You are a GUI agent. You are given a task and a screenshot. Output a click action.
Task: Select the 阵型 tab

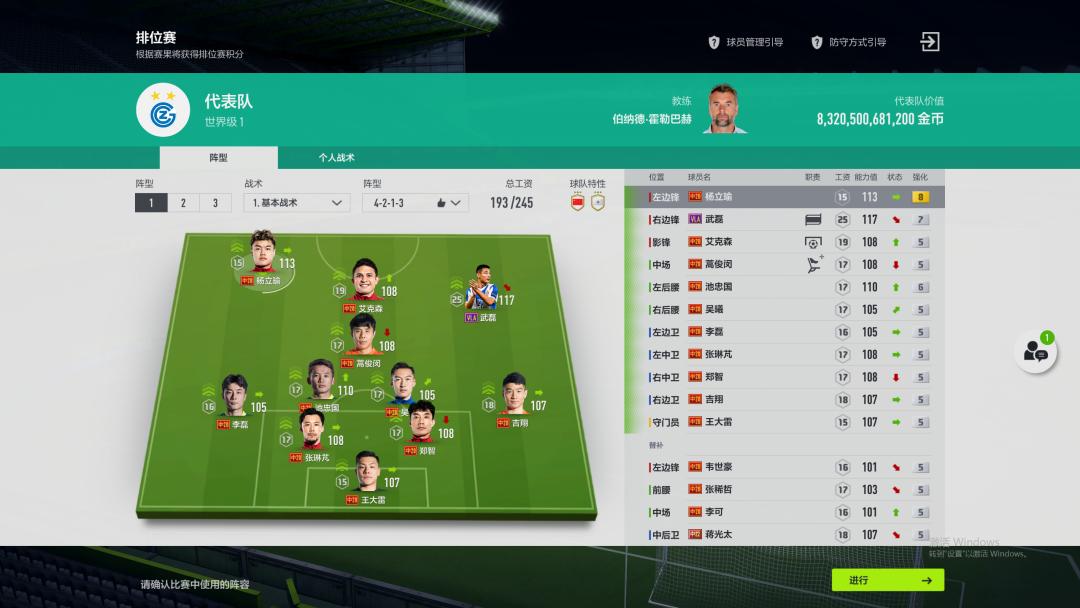pyautogui.click(x=218, y=158)
